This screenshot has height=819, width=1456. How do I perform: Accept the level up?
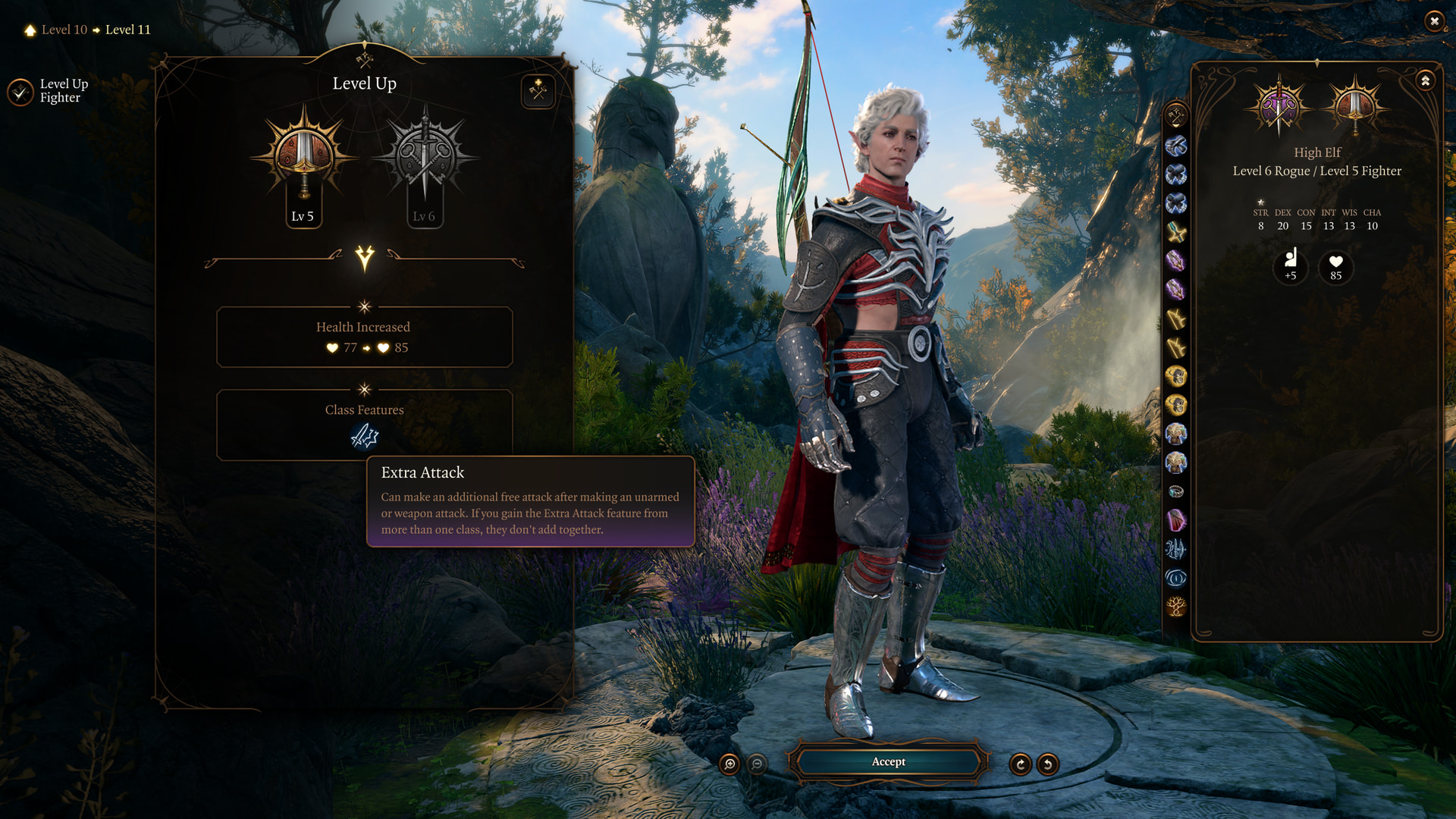(888, 762)
